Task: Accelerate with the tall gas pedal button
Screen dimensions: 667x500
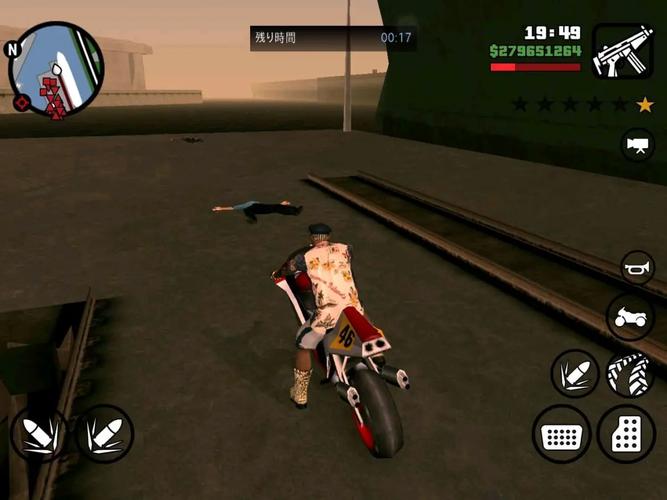Action: 627,434
